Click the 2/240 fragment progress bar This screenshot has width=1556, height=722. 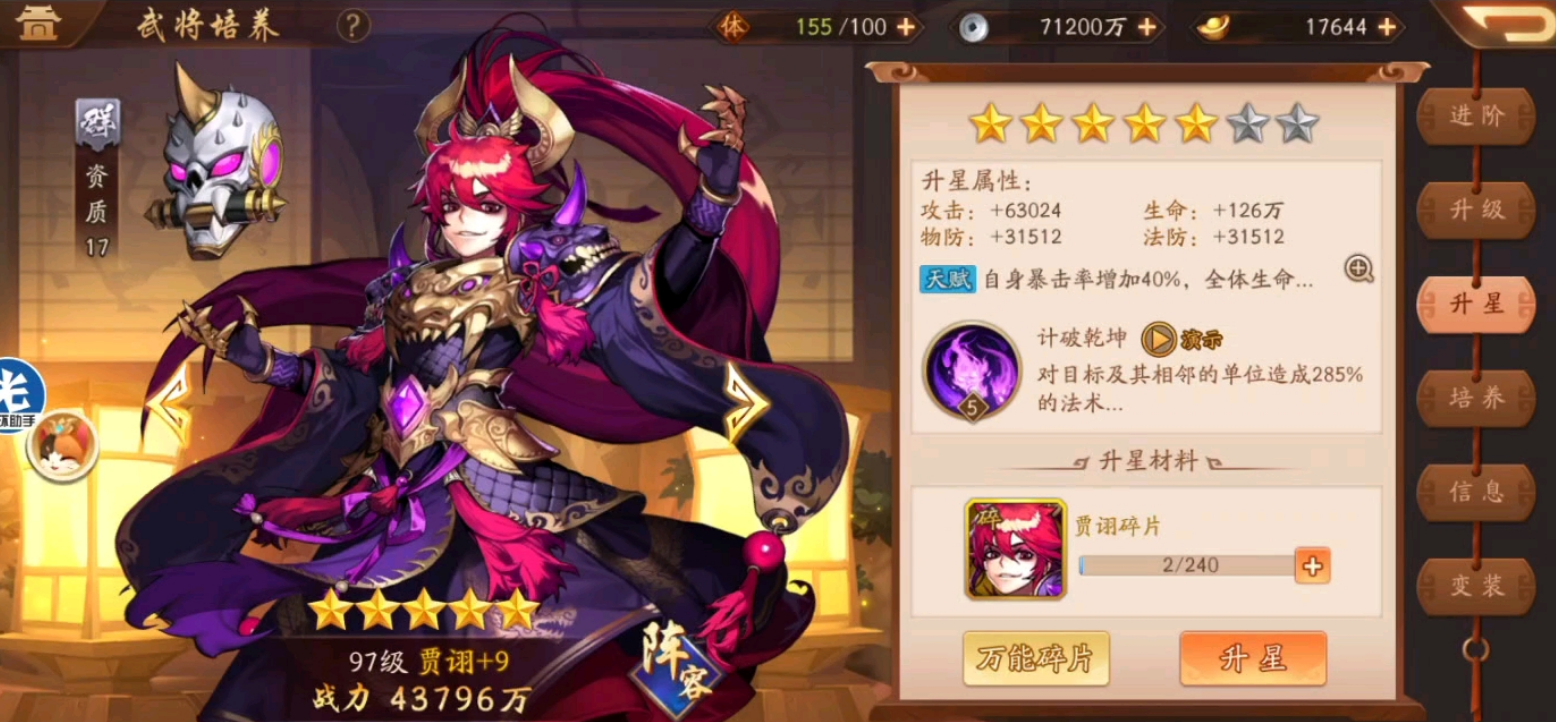pyautogui.click(x=1189, y=566)
